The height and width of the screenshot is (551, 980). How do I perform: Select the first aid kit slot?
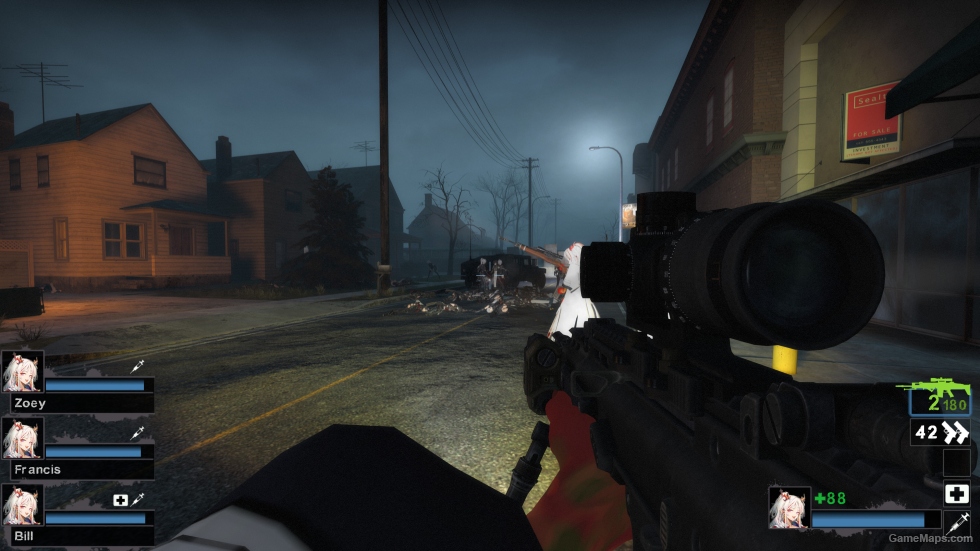pyautogui.click(x=956, y=493)
